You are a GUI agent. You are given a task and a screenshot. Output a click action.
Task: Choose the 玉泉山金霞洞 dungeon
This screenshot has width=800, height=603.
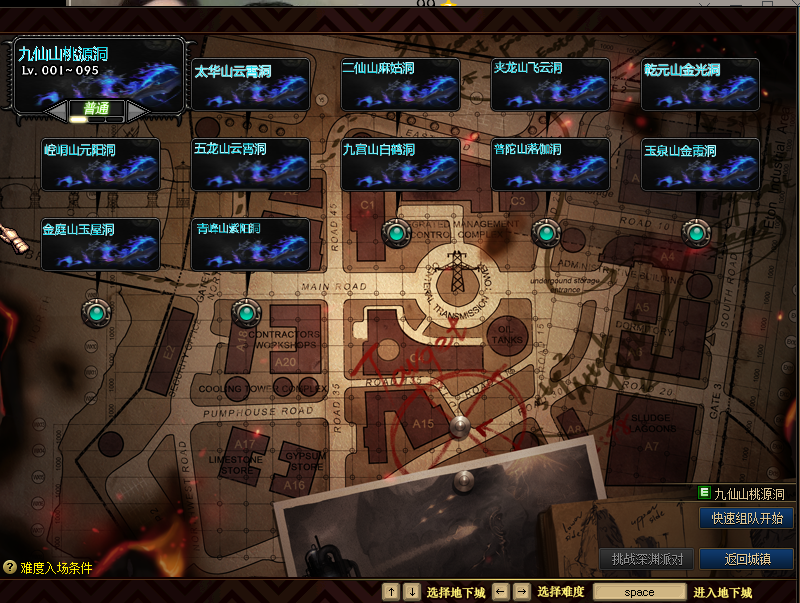700,164
